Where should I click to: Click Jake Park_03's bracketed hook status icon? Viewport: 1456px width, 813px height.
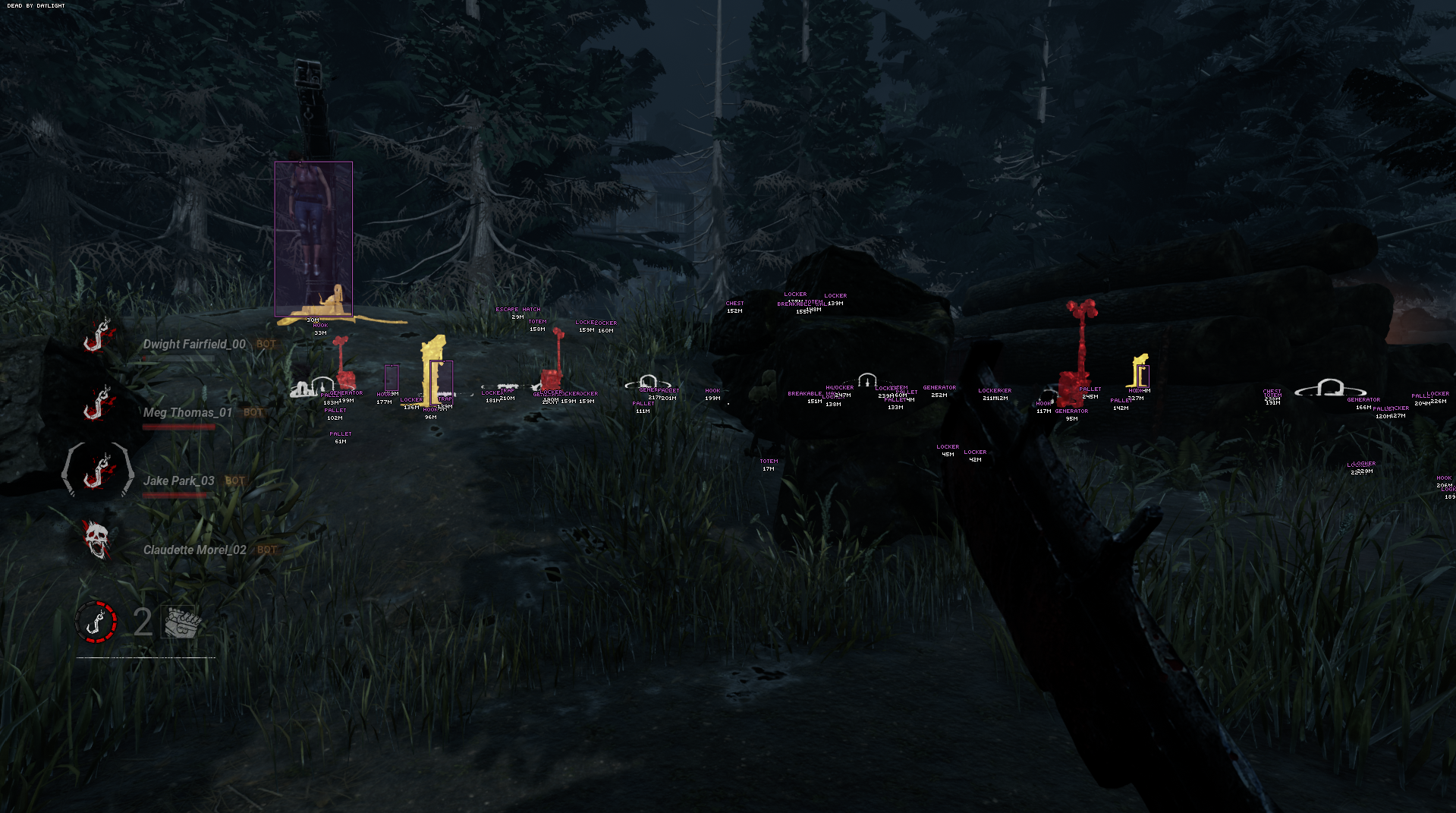point(97,471)
